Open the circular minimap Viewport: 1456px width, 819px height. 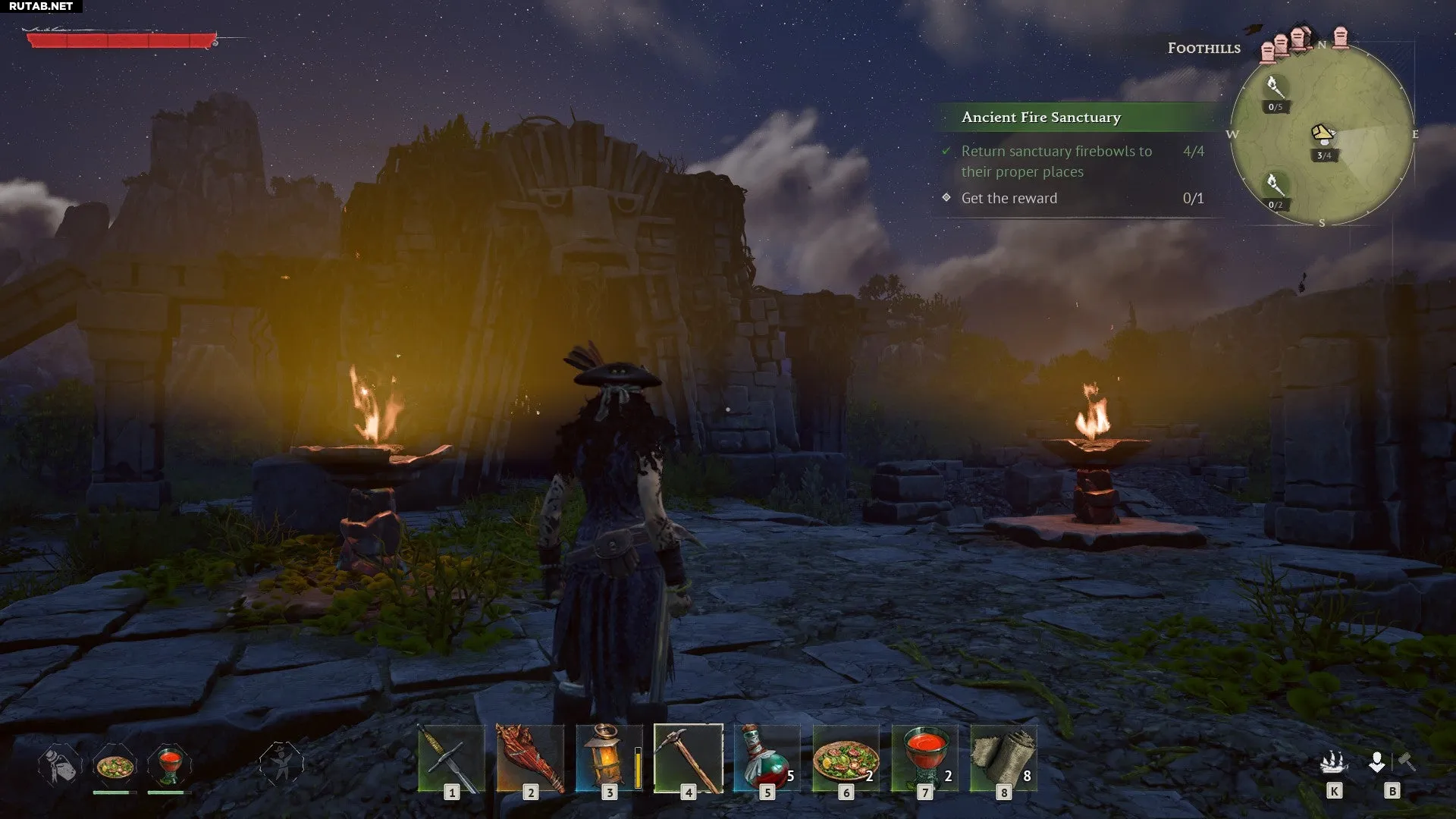click(x=1322, y=134)
